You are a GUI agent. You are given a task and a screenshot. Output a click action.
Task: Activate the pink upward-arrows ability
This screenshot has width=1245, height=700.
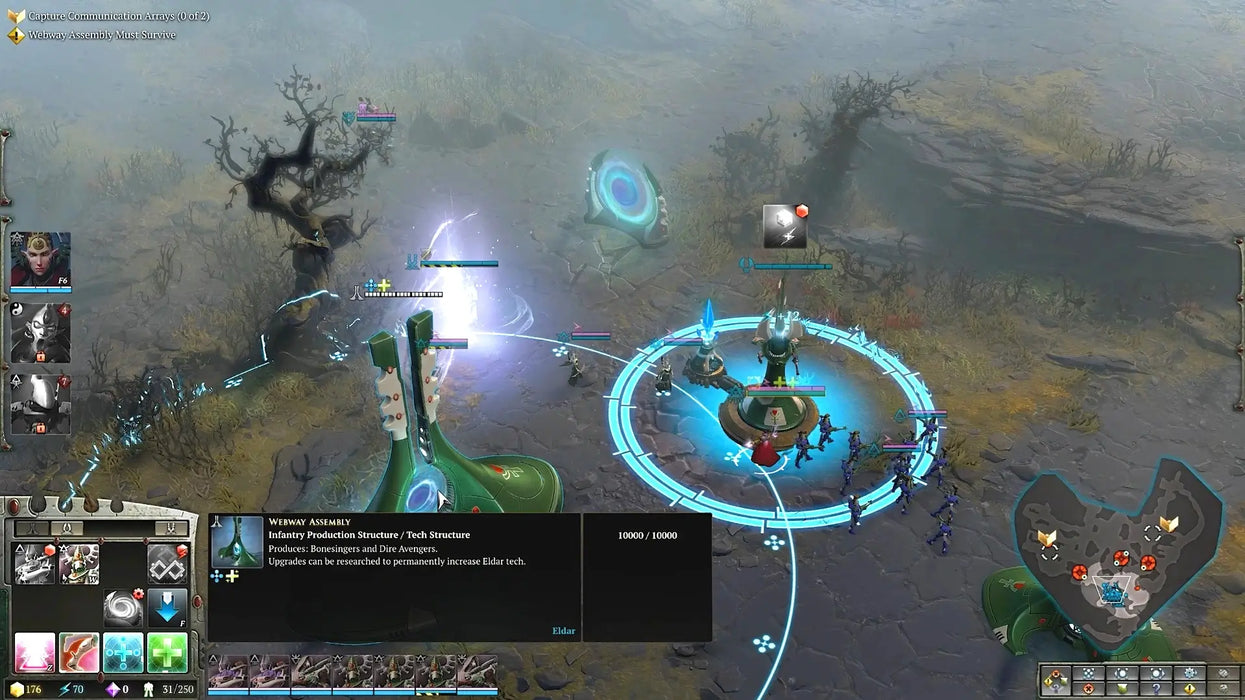(34, 652)
